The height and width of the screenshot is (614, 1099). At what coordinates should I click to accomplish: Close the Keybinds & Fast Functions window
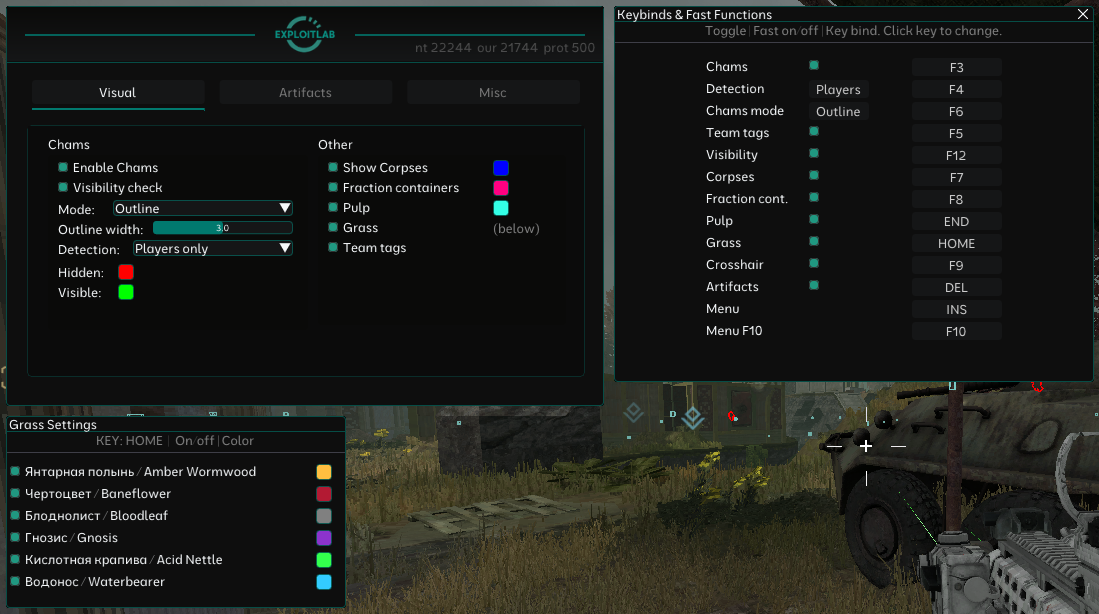[1083, 15]
